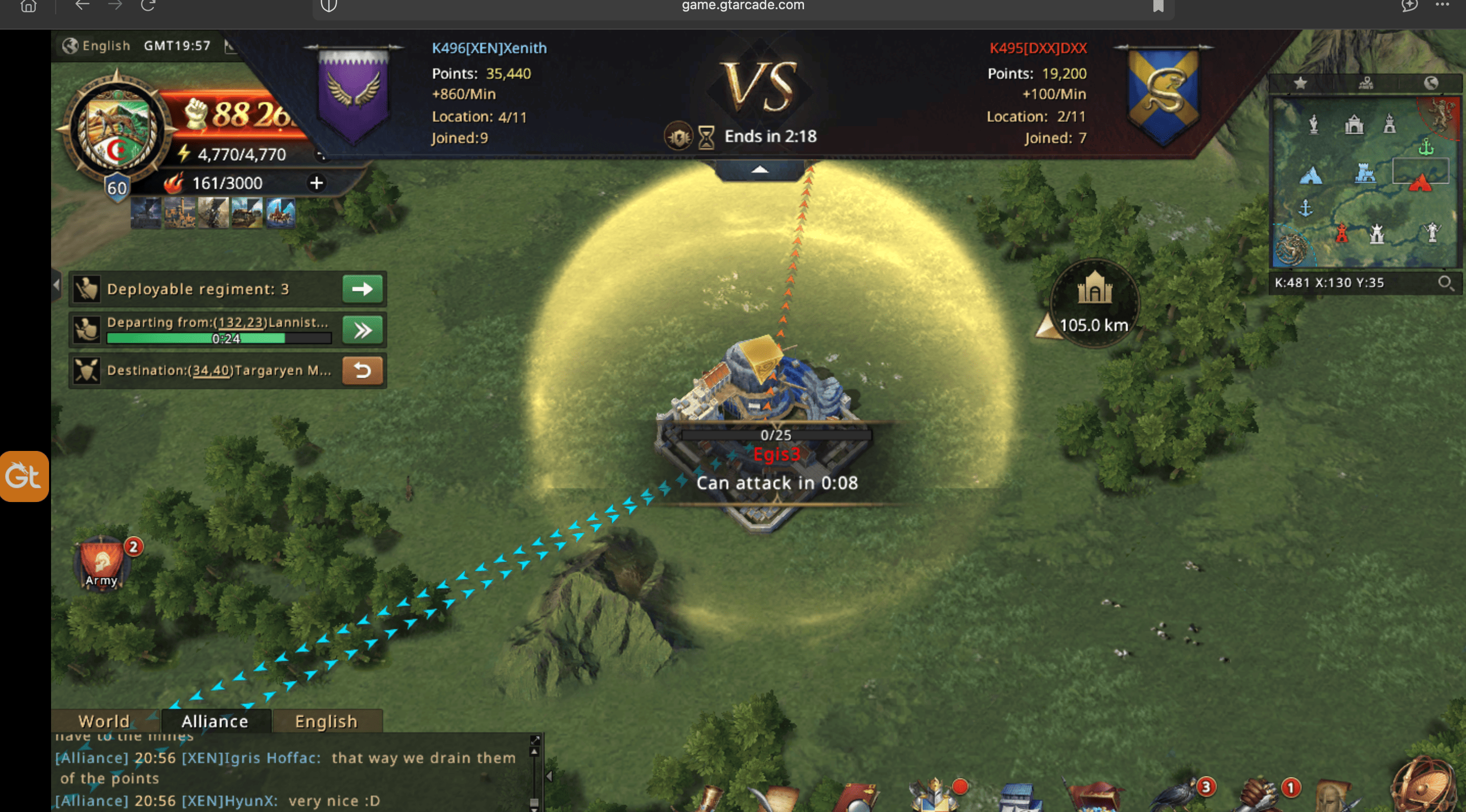Select the Alliance chat tab

click(x=215, y=721)
